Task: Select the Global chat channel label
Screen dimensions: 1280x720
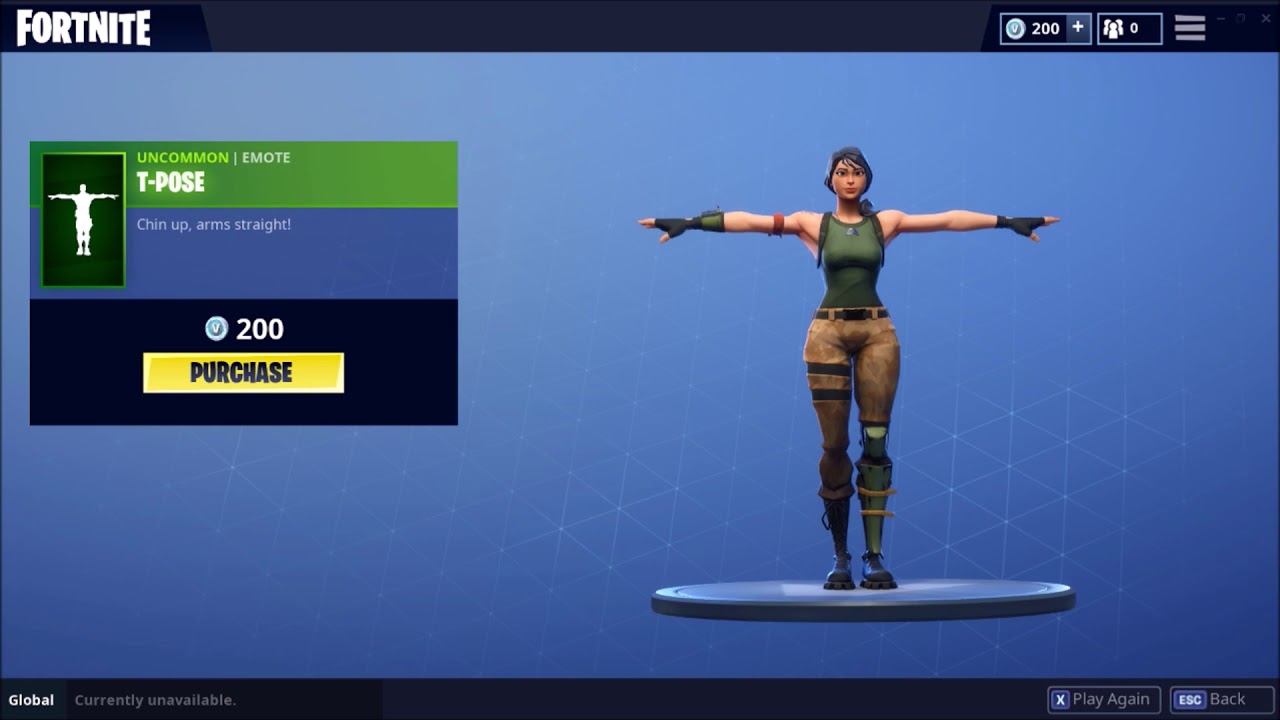Action: pyautogui.click(x=31, y=700)
